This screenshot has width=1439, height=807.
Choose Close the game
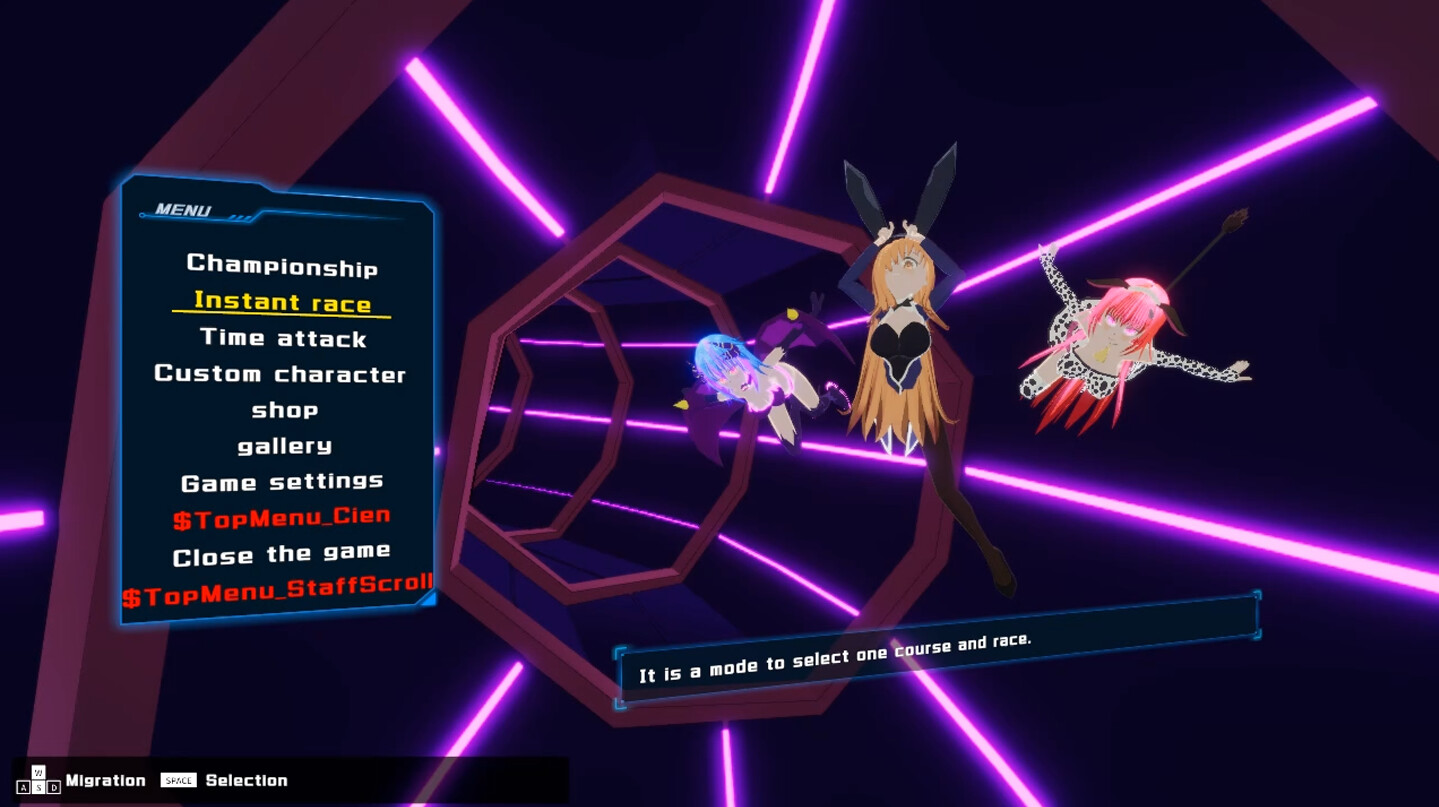point(281,553)
